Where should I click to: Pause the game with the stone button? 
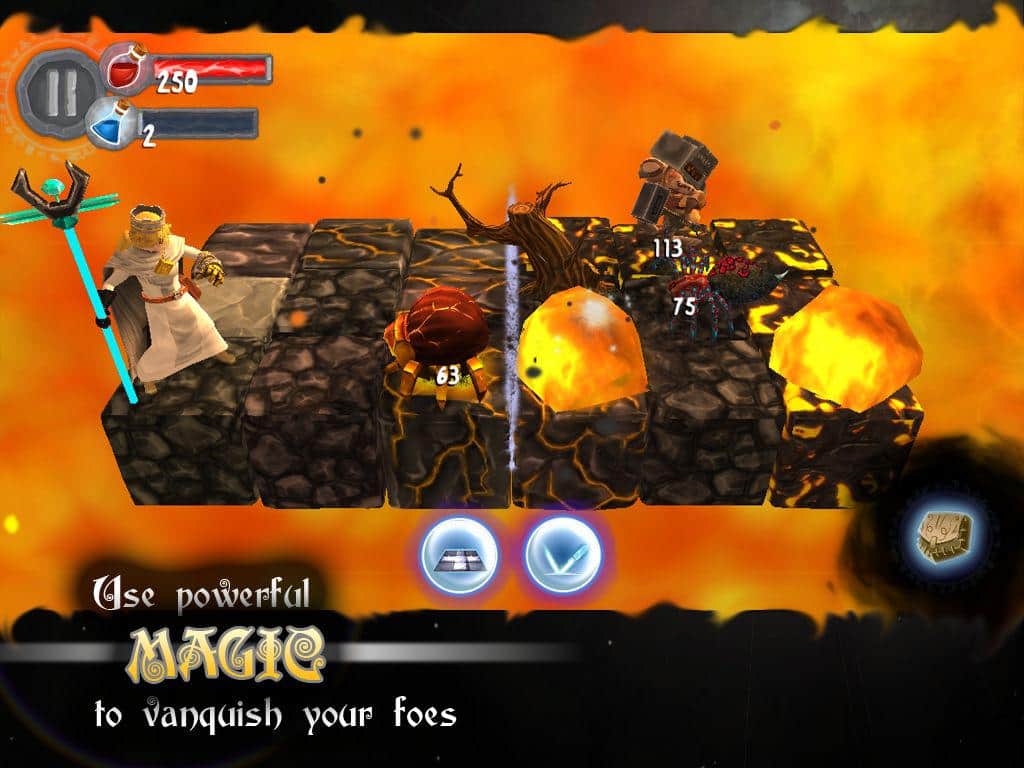pyautogui.click(x=58, y=90)
